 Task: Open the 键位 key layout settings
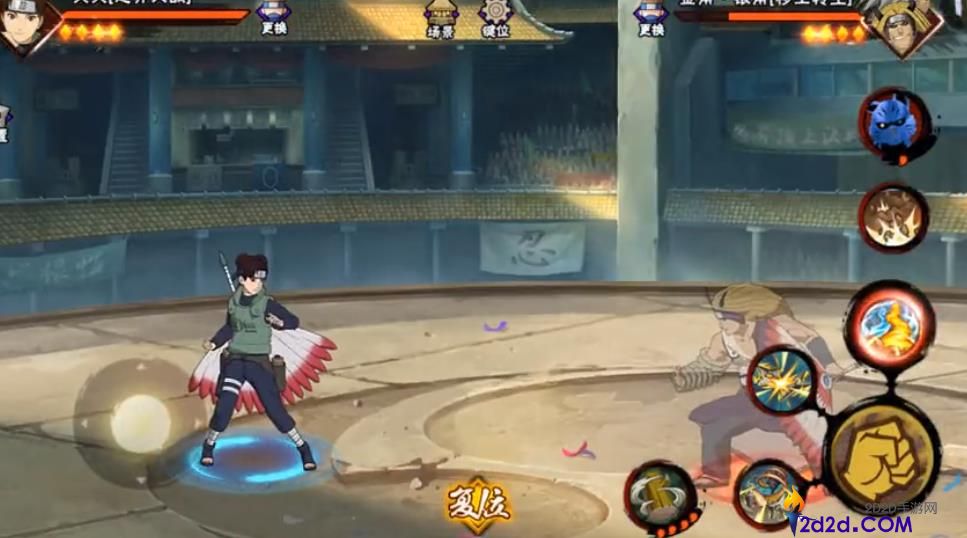pyautogui.click(x=496, y=19)
